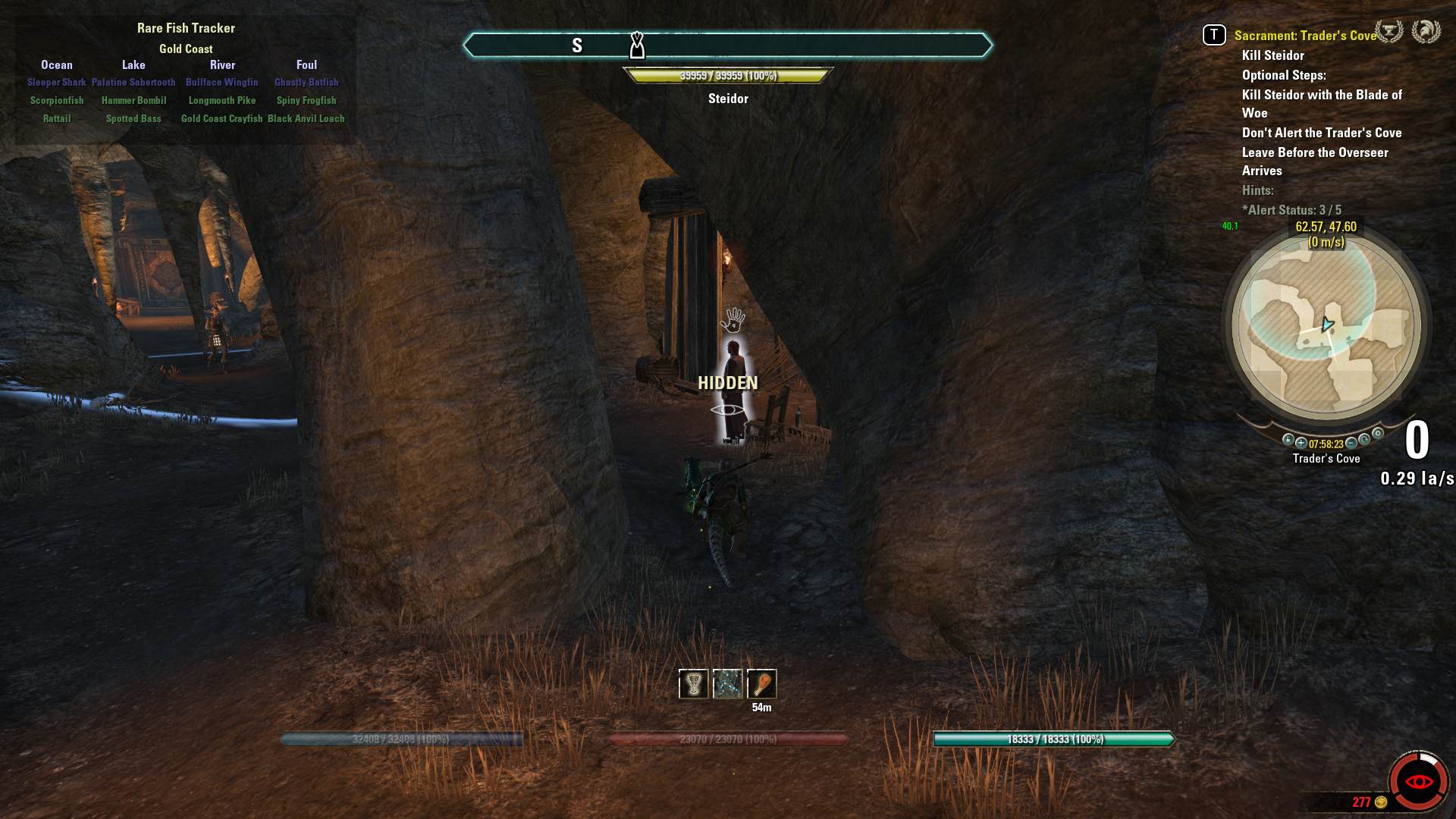Click the helmet laurel icon

pos(1426,32)
